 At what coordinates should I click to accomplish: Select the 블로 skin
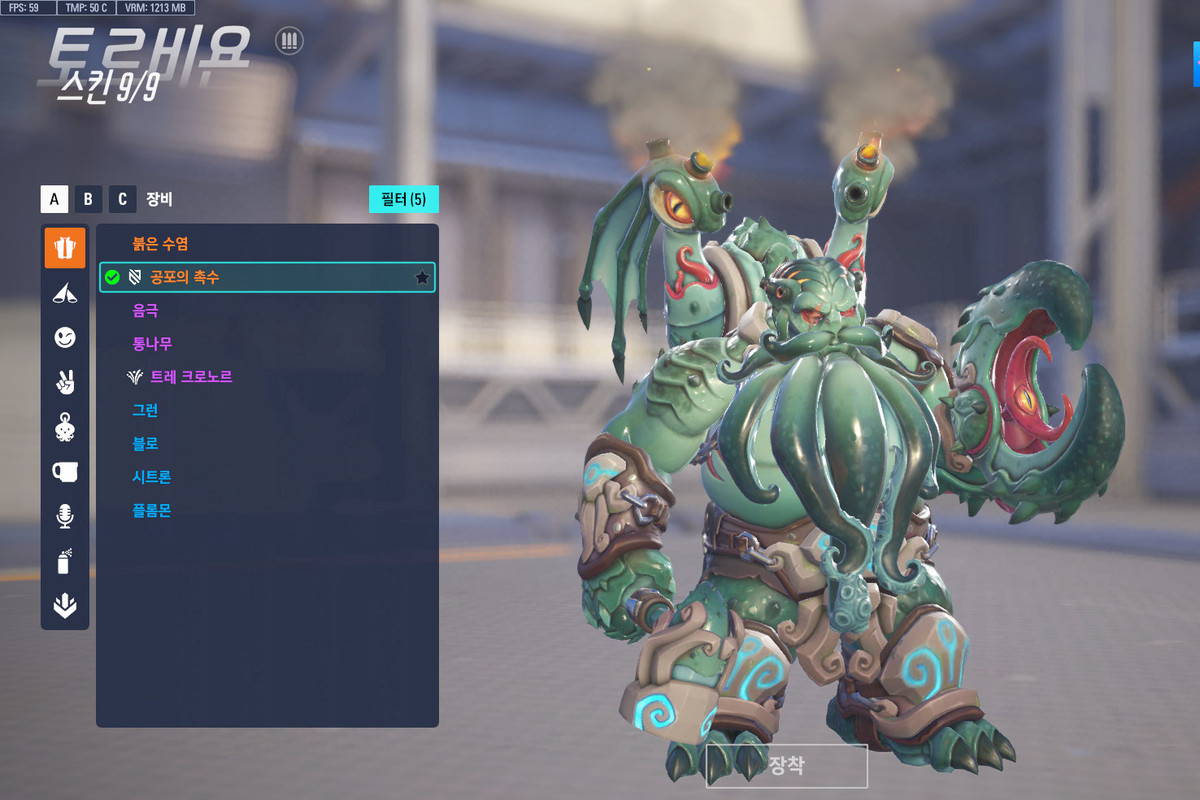(146, 444)
